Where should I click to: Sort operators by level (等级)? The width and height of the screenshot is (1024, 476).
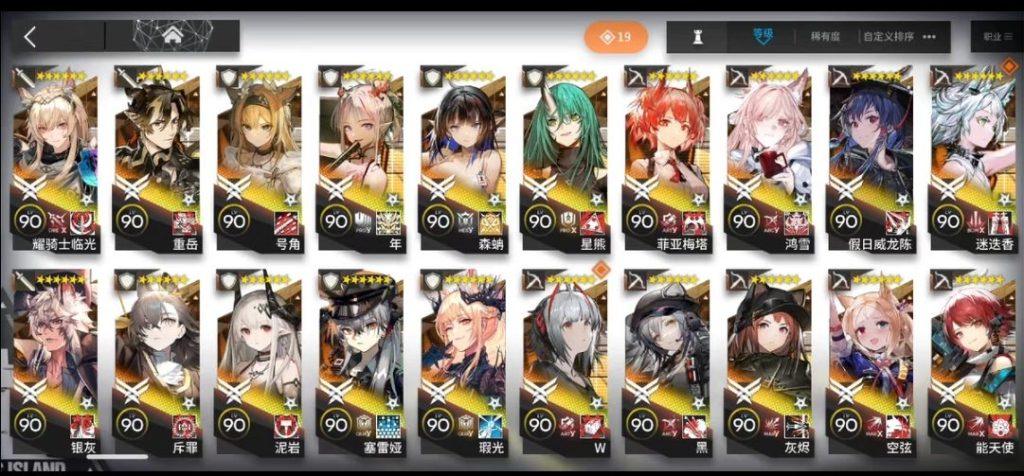(x=764, y=37)
